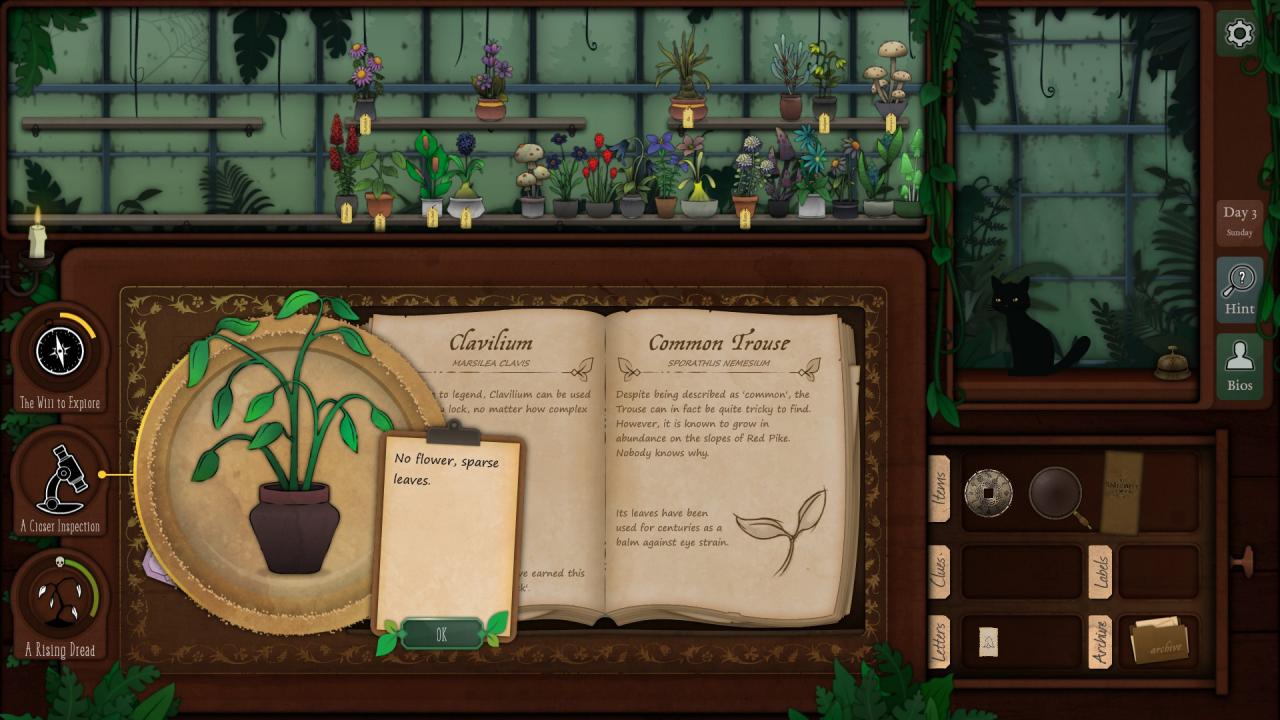This screenshot has height=720, width=1280.
Task: Click the Common Trouse book page
Action: click(720, 470)
